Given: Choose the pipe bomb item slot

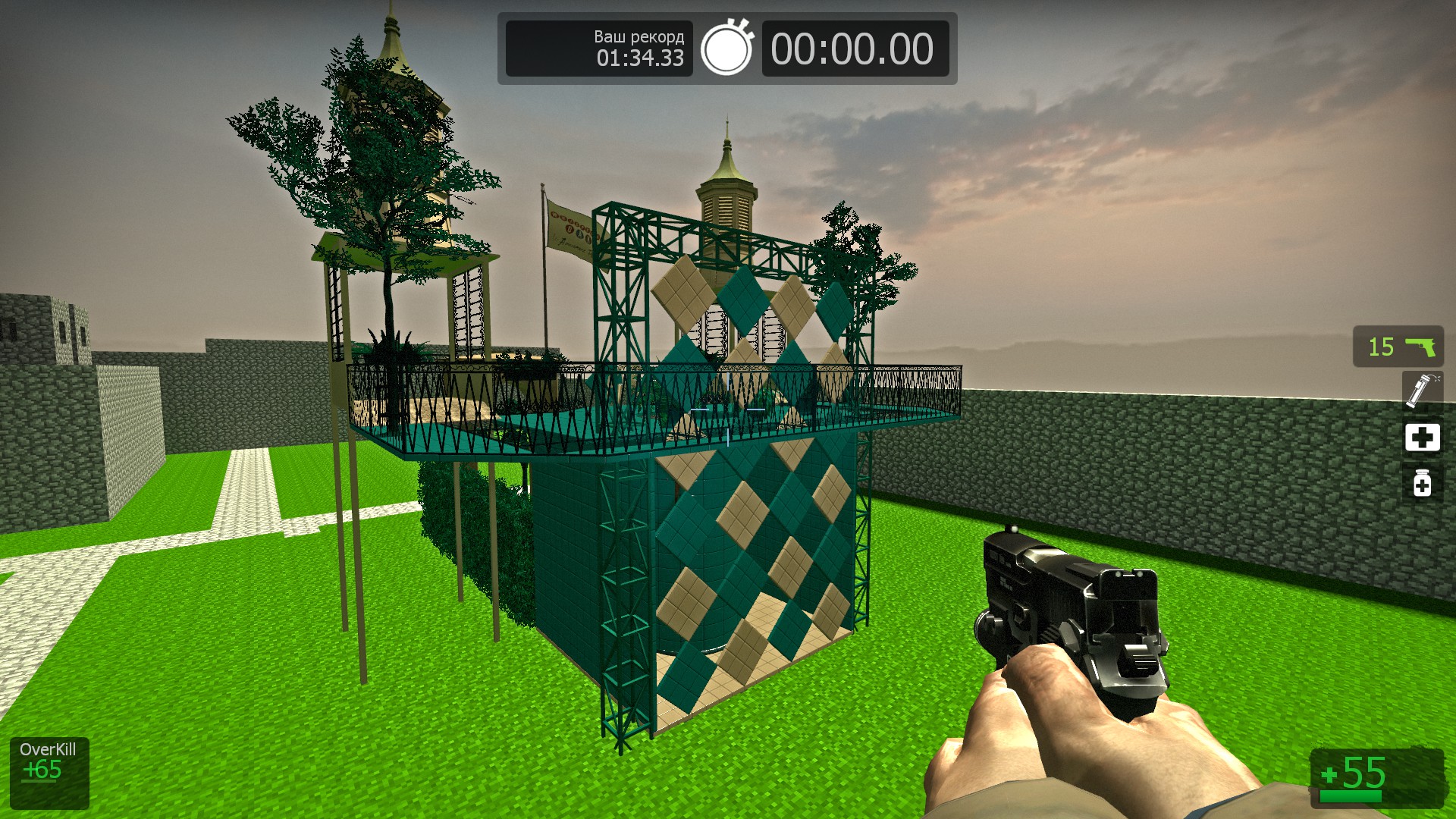Looking at the screenshot, I should click(x=1421, y=391).
